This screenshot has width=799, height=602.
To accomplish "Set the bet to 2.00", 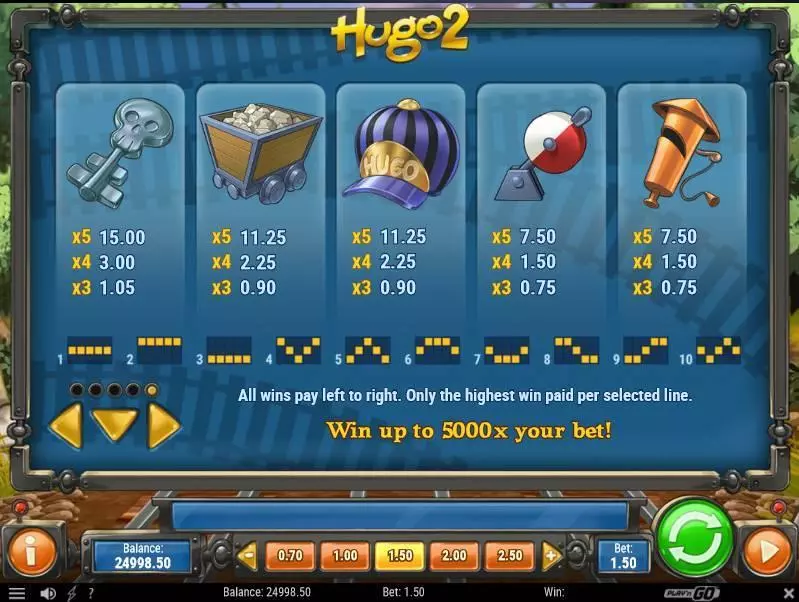I will [x=453, y=555].
